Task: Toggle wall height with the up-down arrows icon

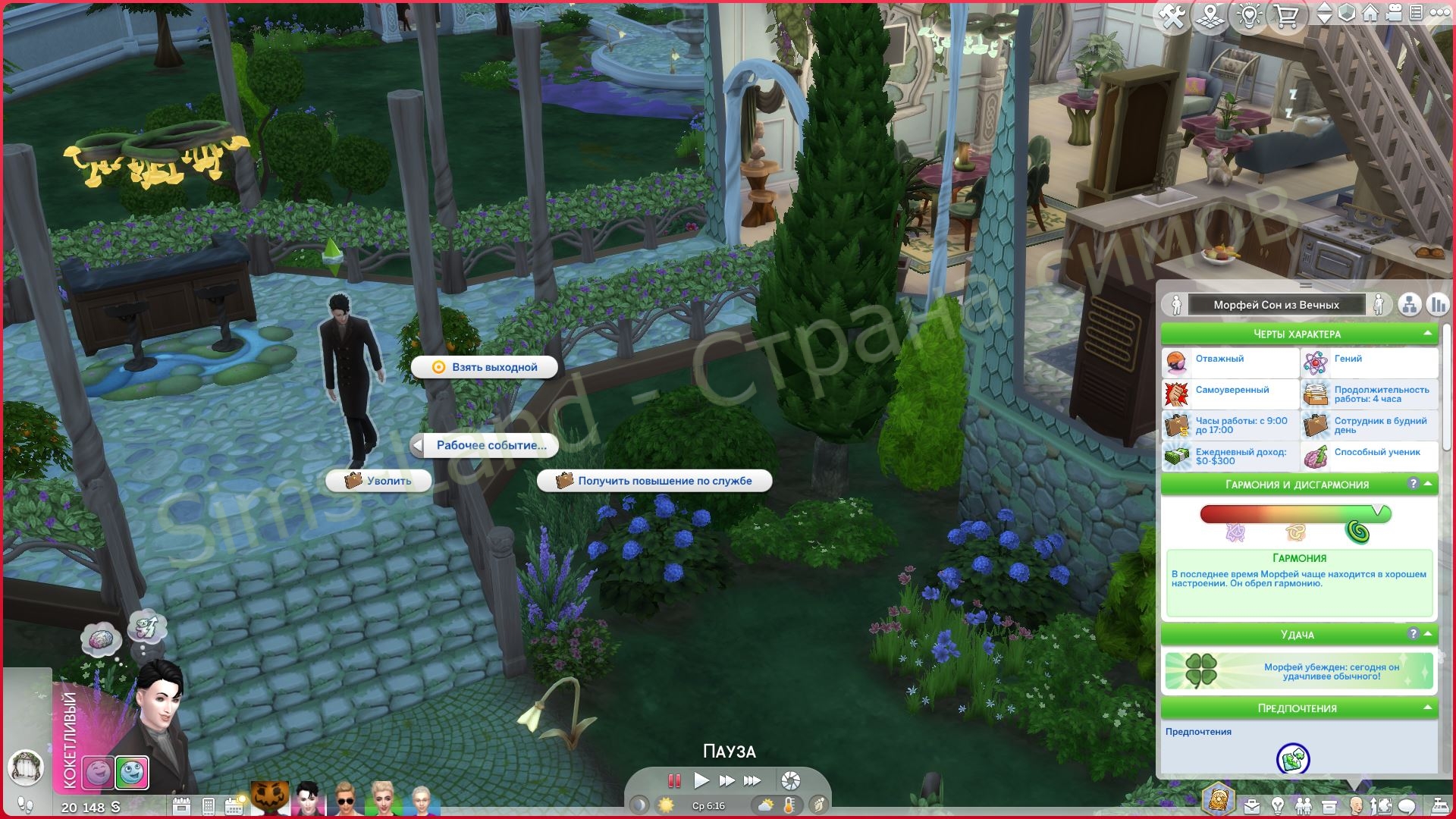Action: (x=1325, y=13)
